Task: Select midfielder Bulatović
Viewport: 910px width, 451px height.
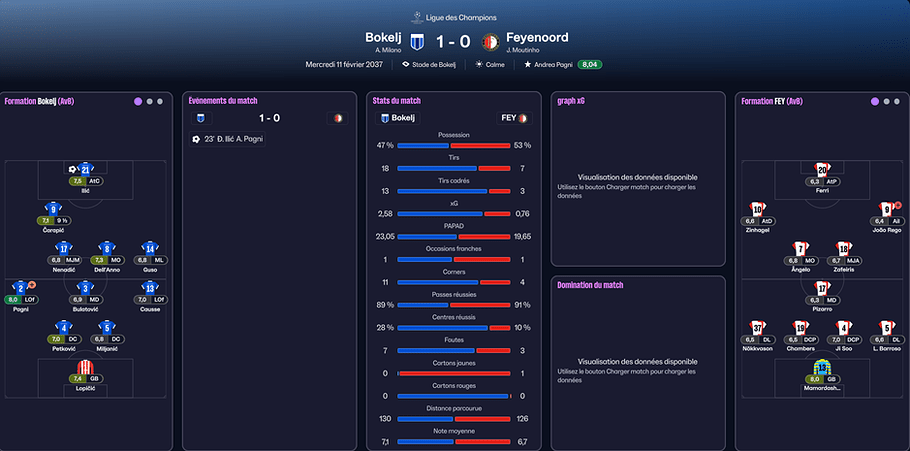Action: (x=86, y=290)
